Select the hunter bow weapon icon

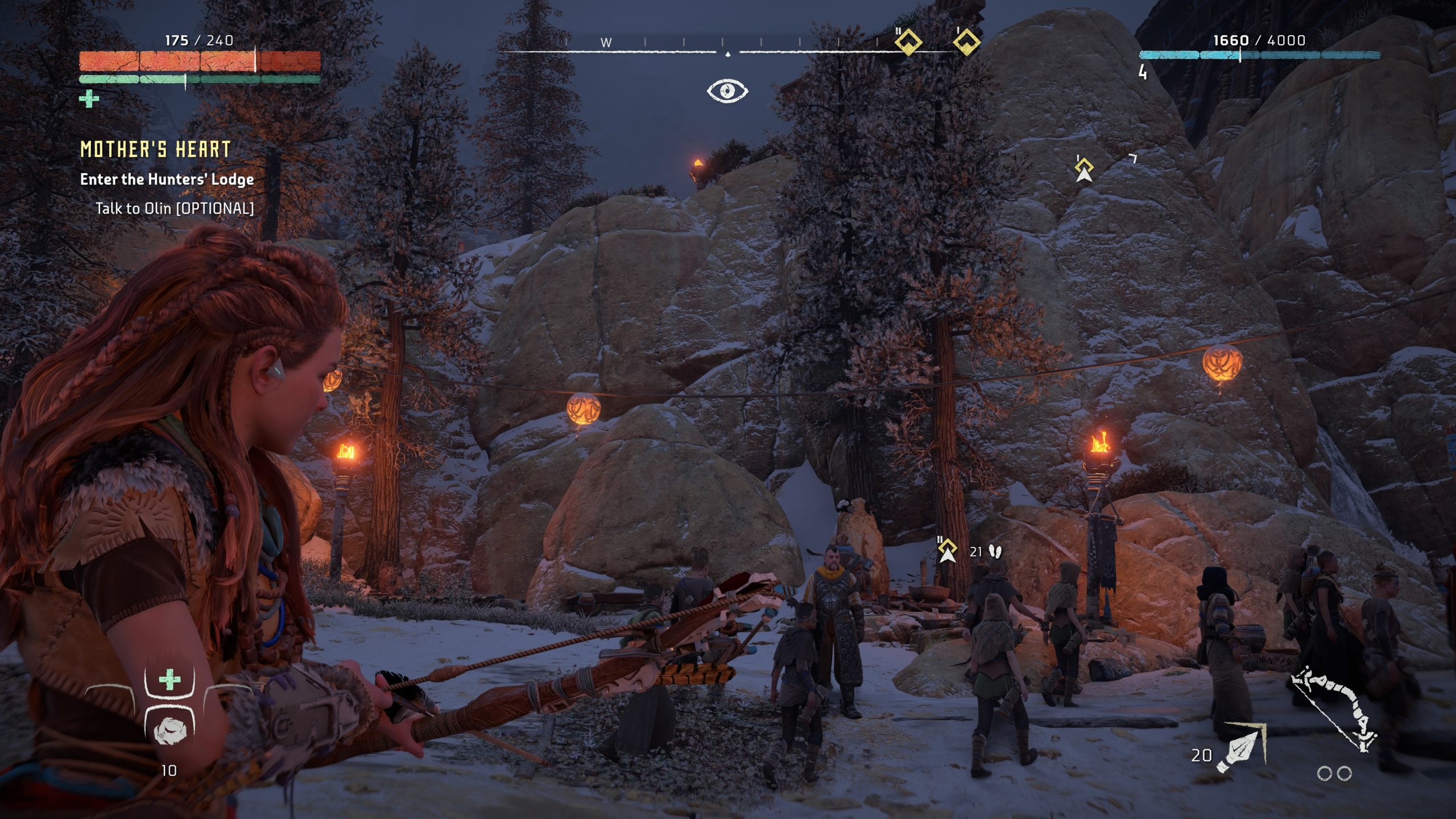tap(1334, 709)
